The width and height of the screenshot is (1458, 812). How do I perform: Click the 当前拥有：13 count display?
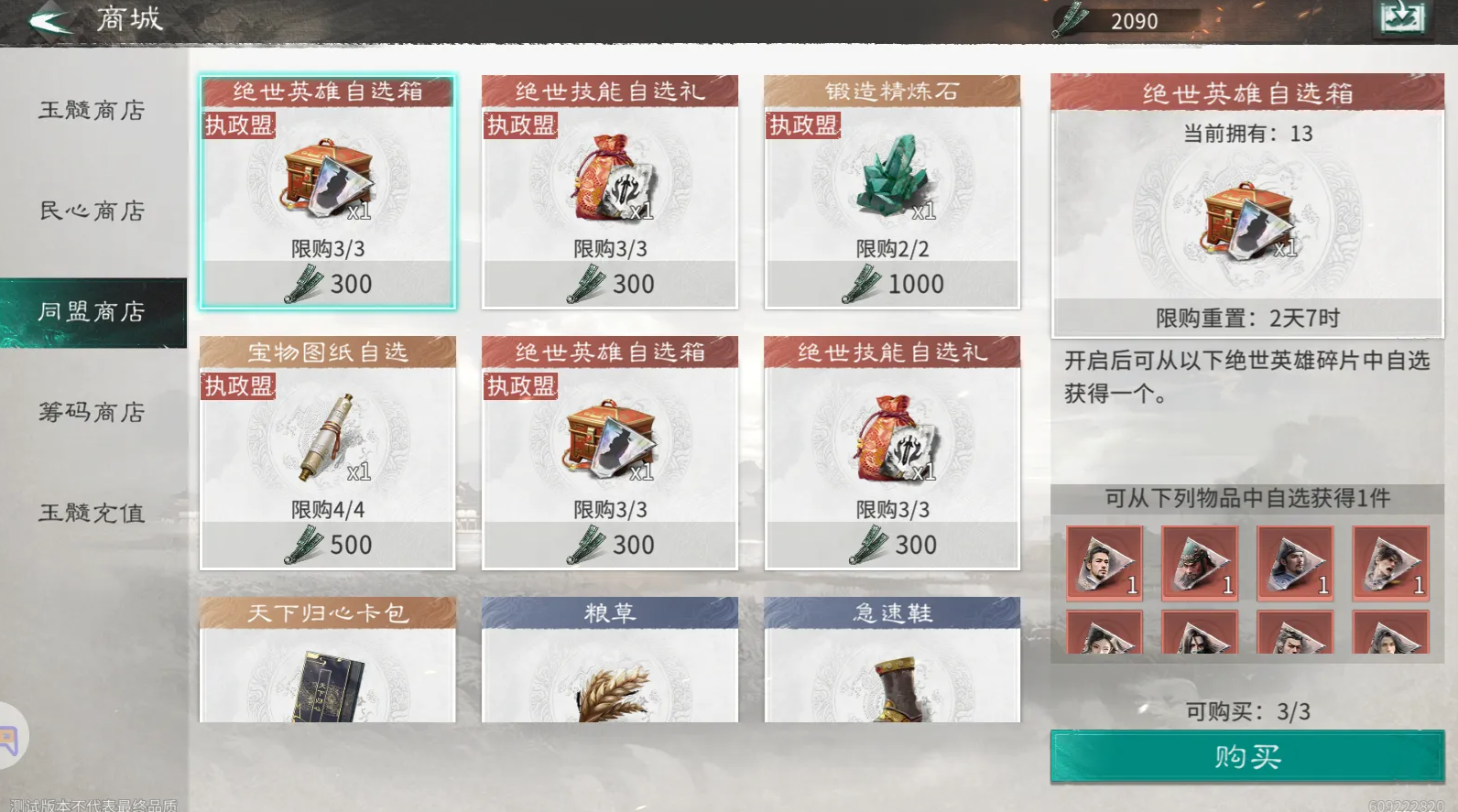pos(1248,133)
